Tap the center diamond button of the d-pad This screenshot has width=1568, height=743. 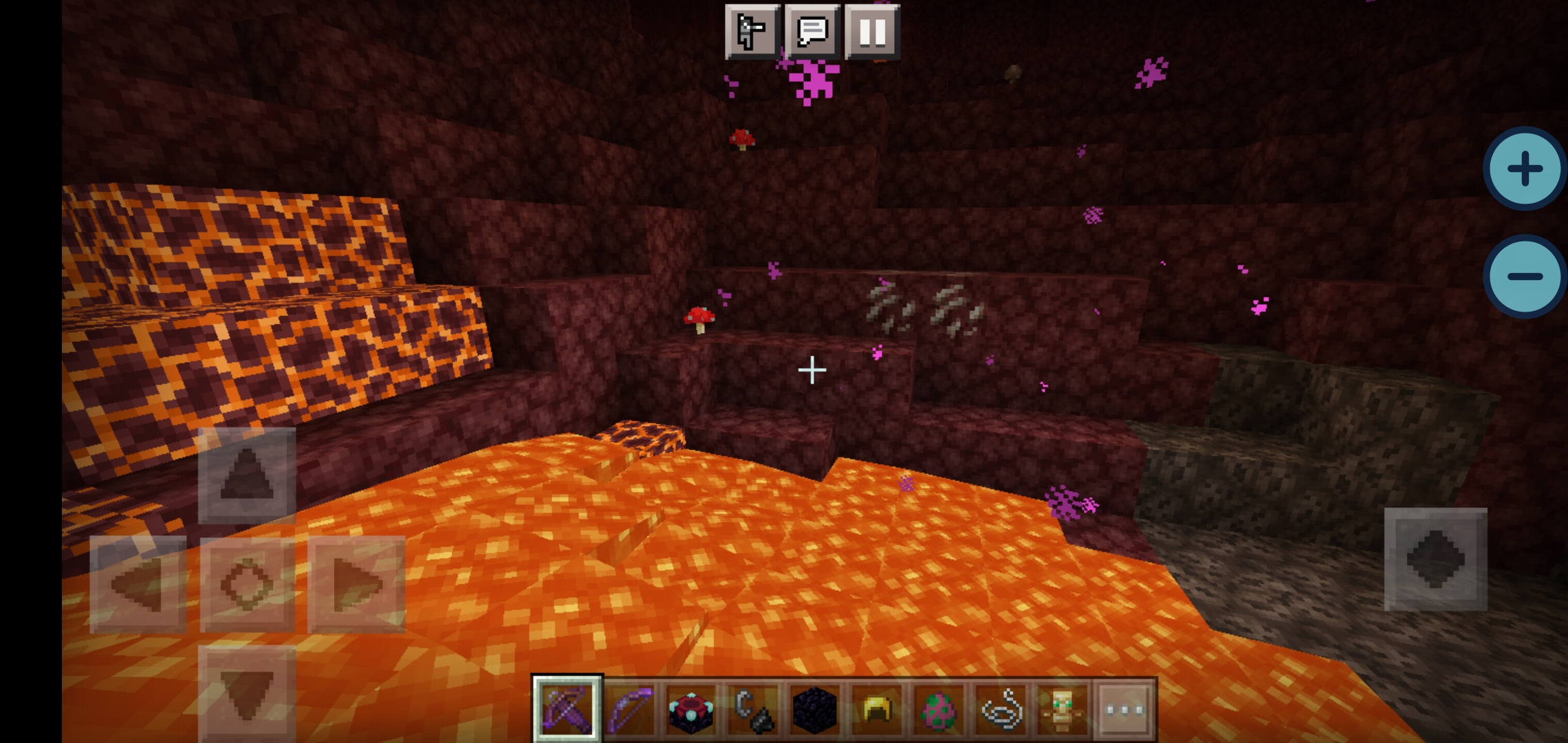click(247, 585)
